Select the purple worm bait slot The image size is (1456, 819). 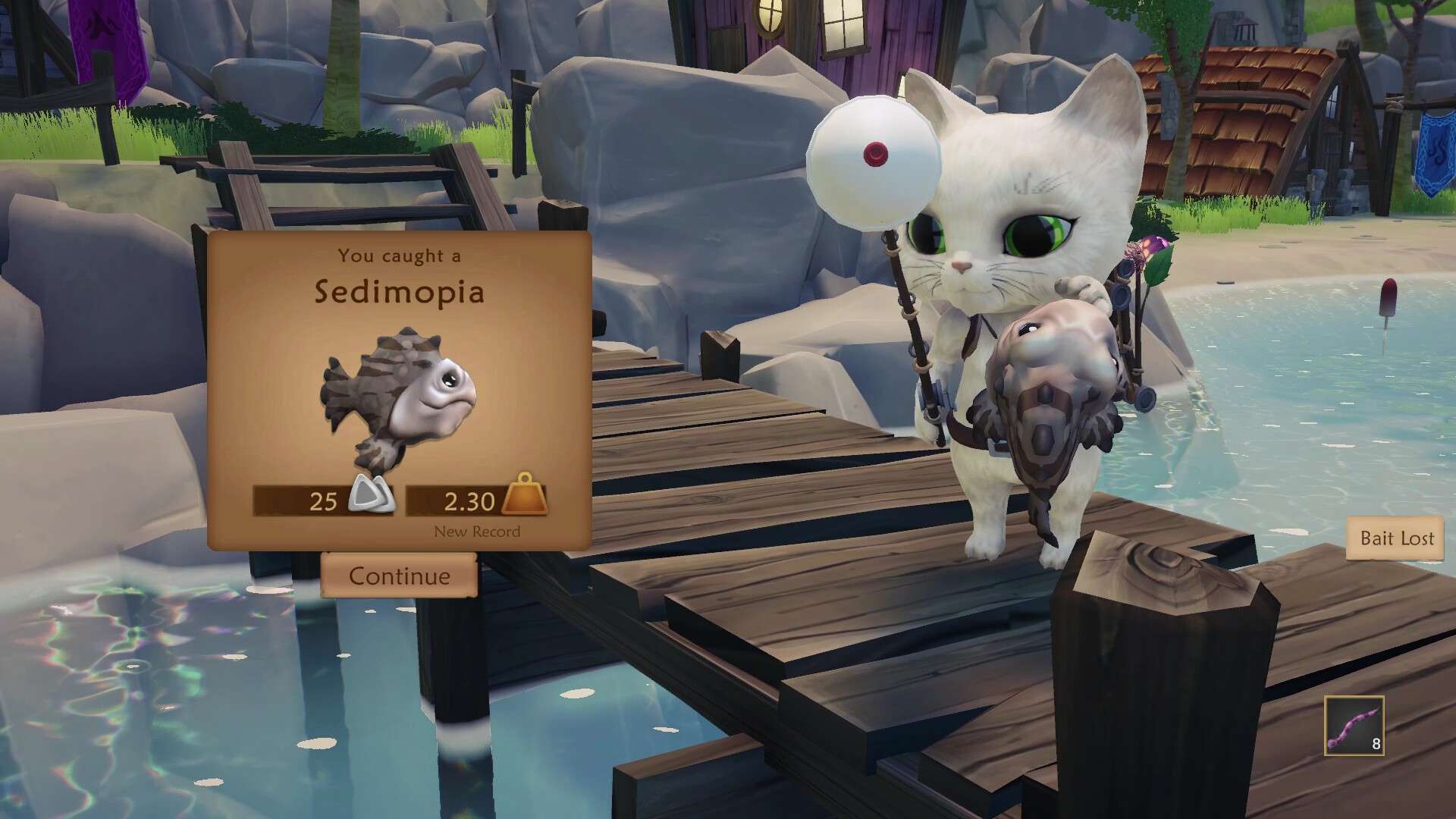1354,726
